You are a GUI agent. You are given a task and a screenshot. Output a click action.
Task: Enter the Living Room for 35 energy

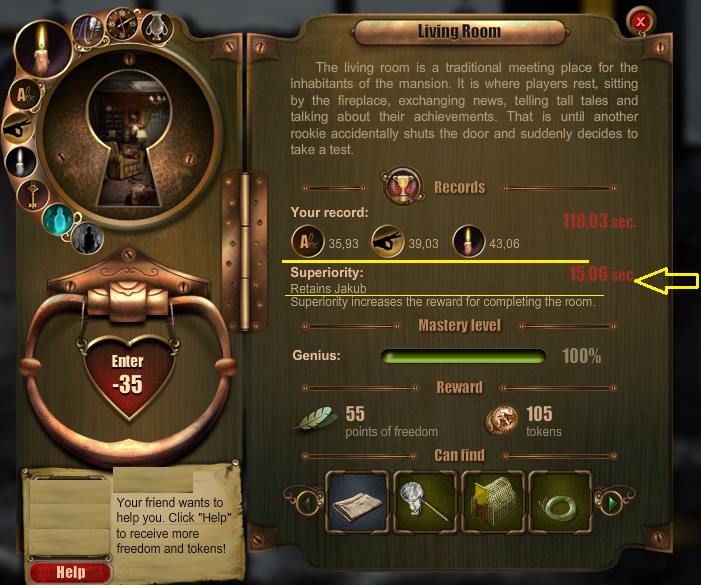(x=128, y=373)
